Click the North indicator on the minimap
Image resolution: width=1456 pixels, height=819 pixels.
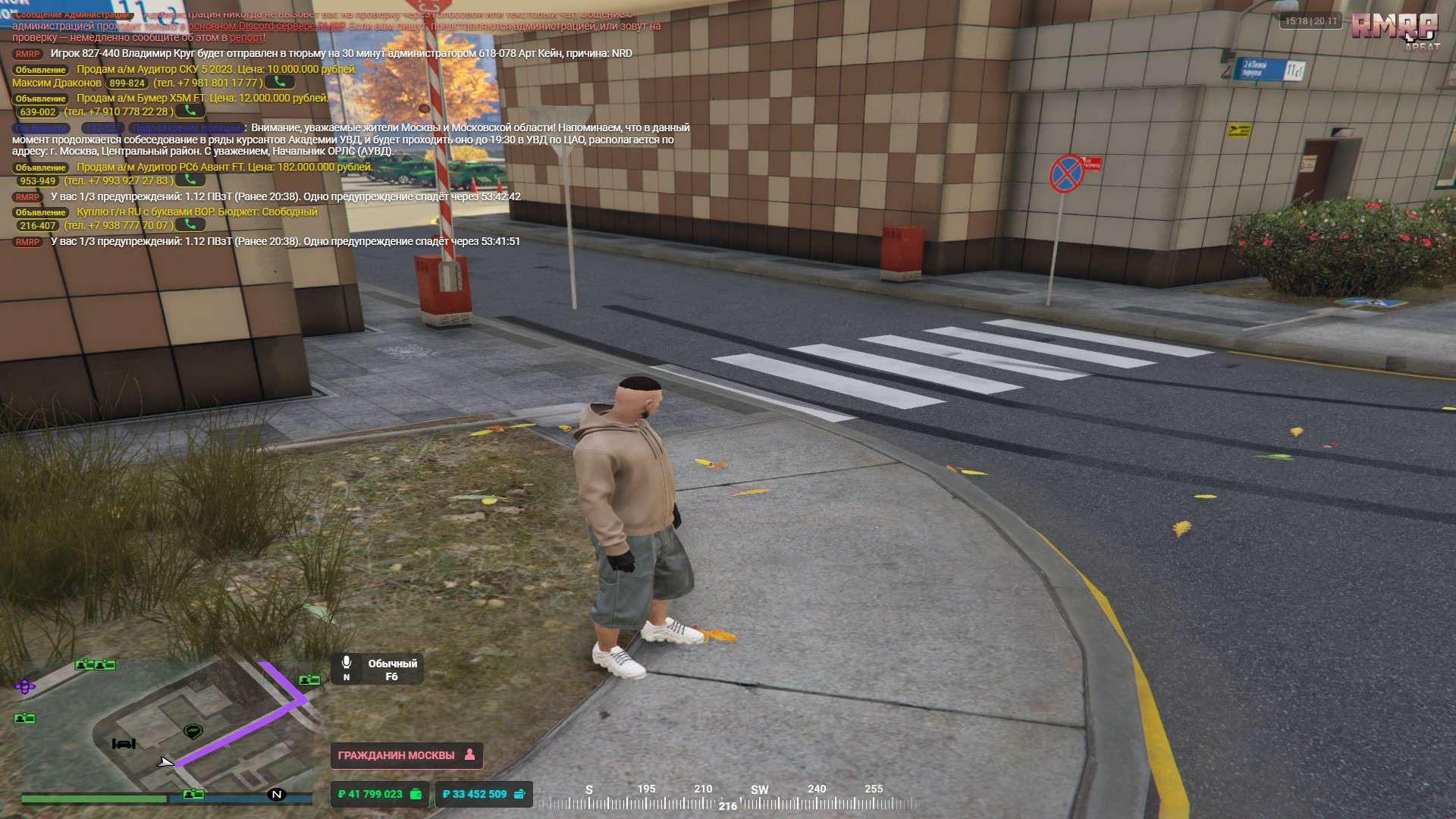click(x=277, y=795)
